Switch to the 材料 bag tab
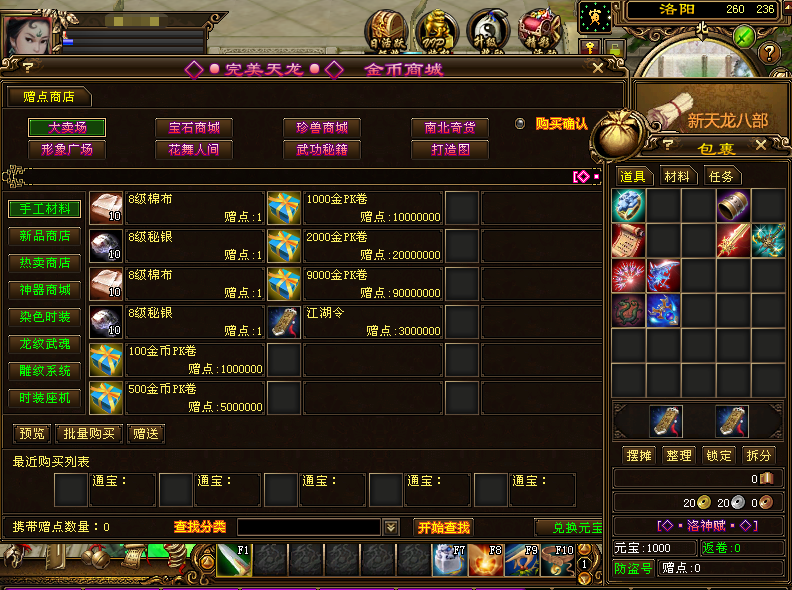The width and height of the screenshot is (792, 590). 677,176
